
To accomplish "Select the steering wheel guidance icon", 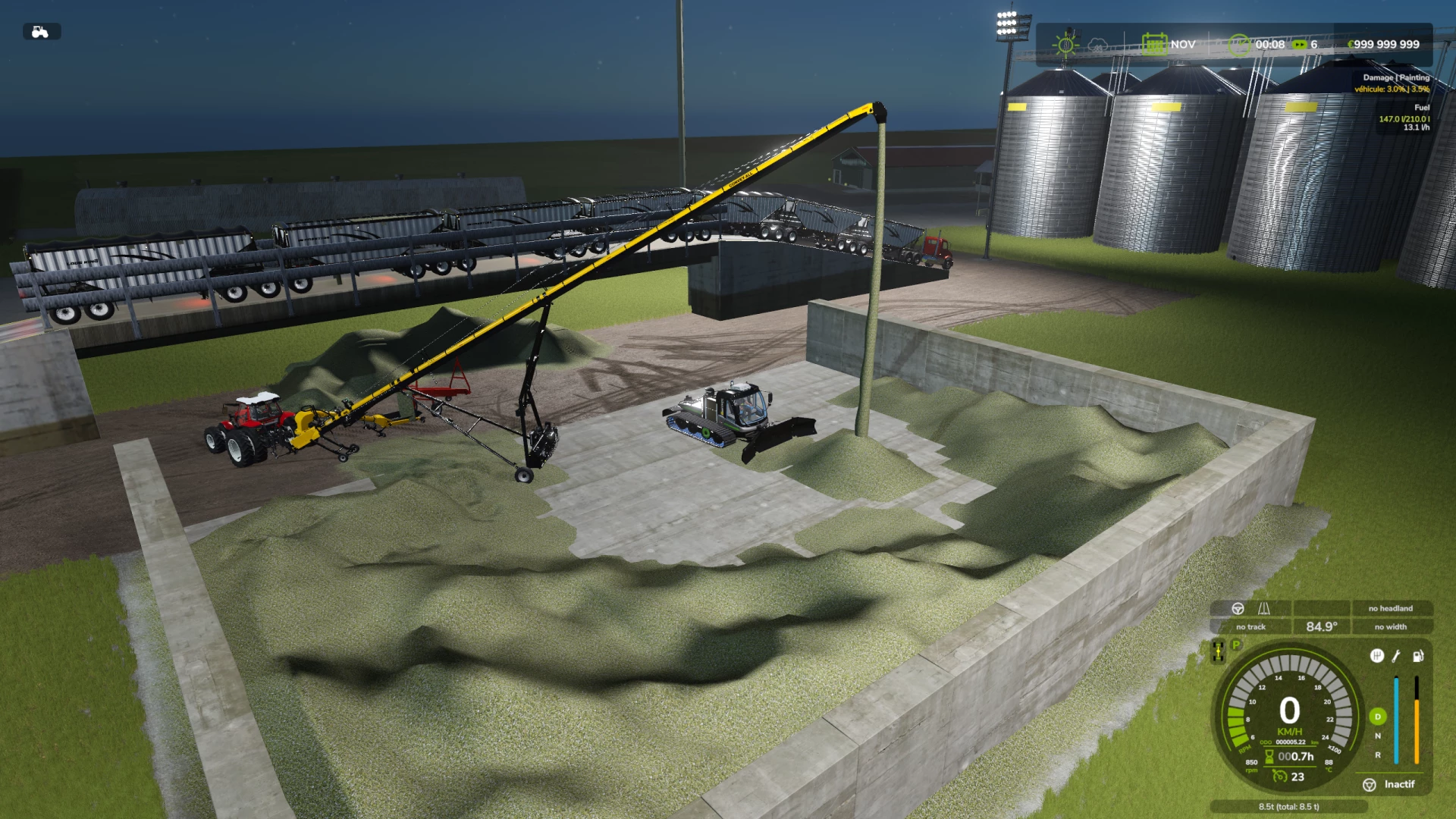I will point(1238,609).
